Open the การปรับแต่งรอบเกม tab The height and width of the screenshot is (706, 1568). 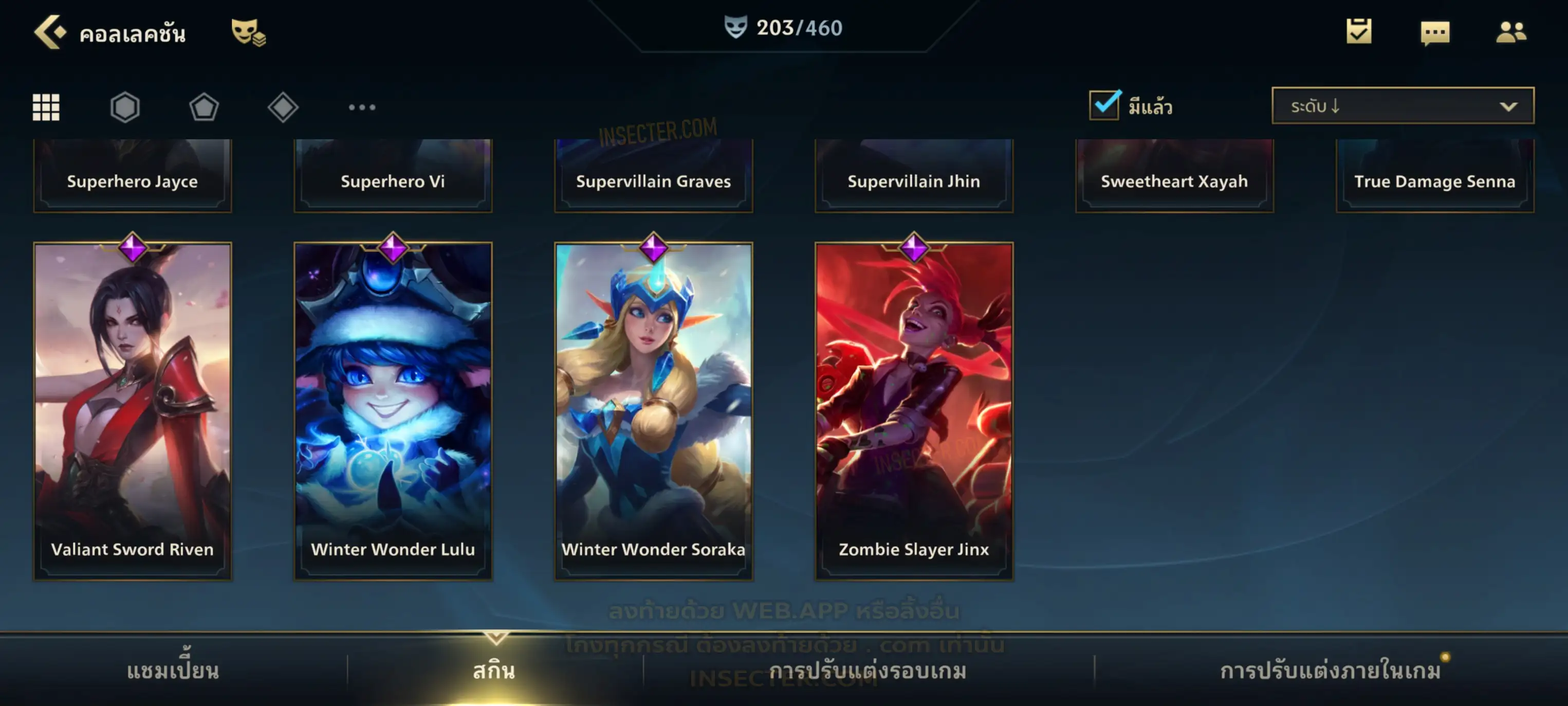[868, 671]
